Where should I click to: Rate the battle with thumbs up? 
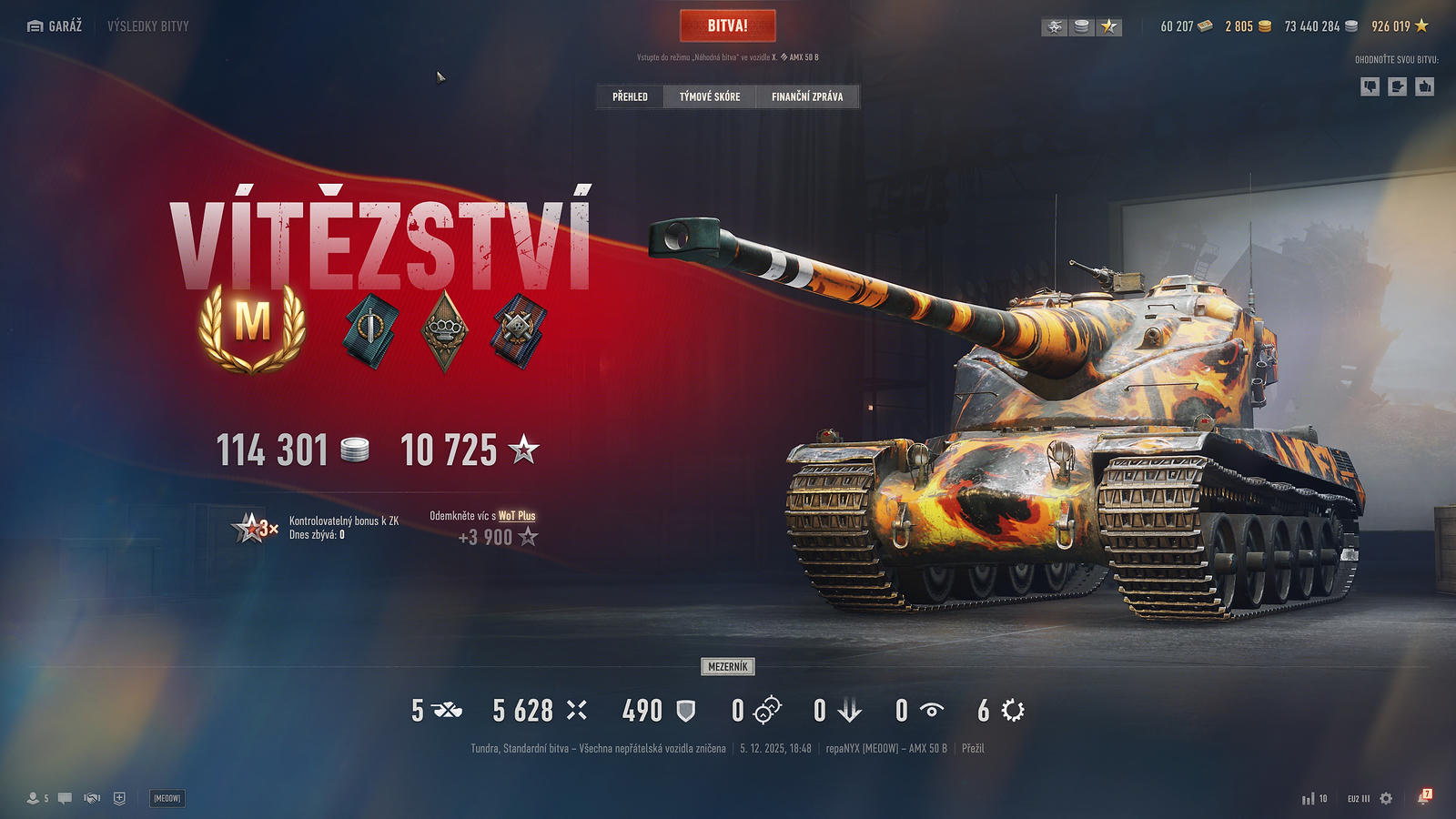click(1425, 86)
